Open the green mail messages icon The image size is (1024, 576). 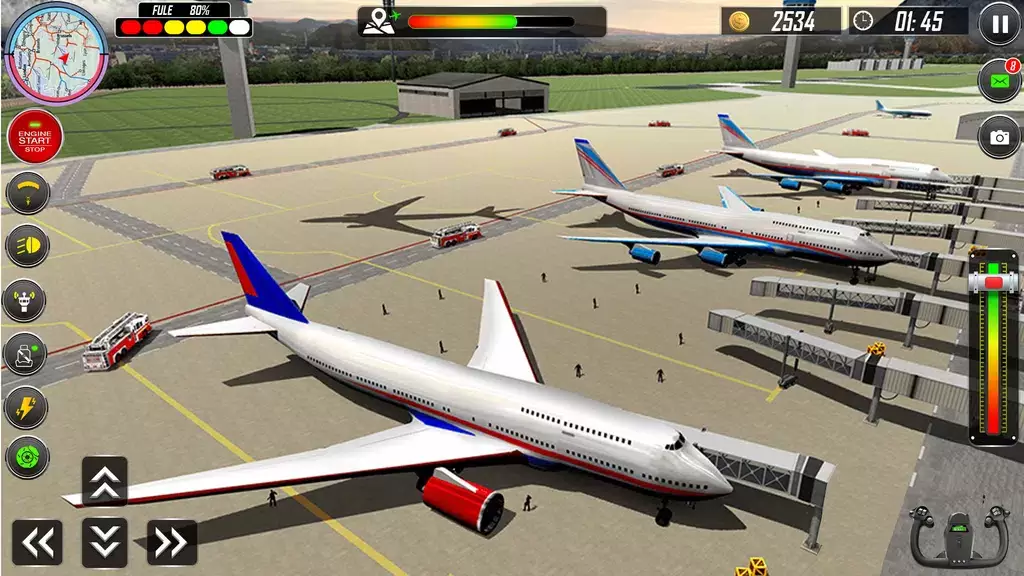coord(998,81)
